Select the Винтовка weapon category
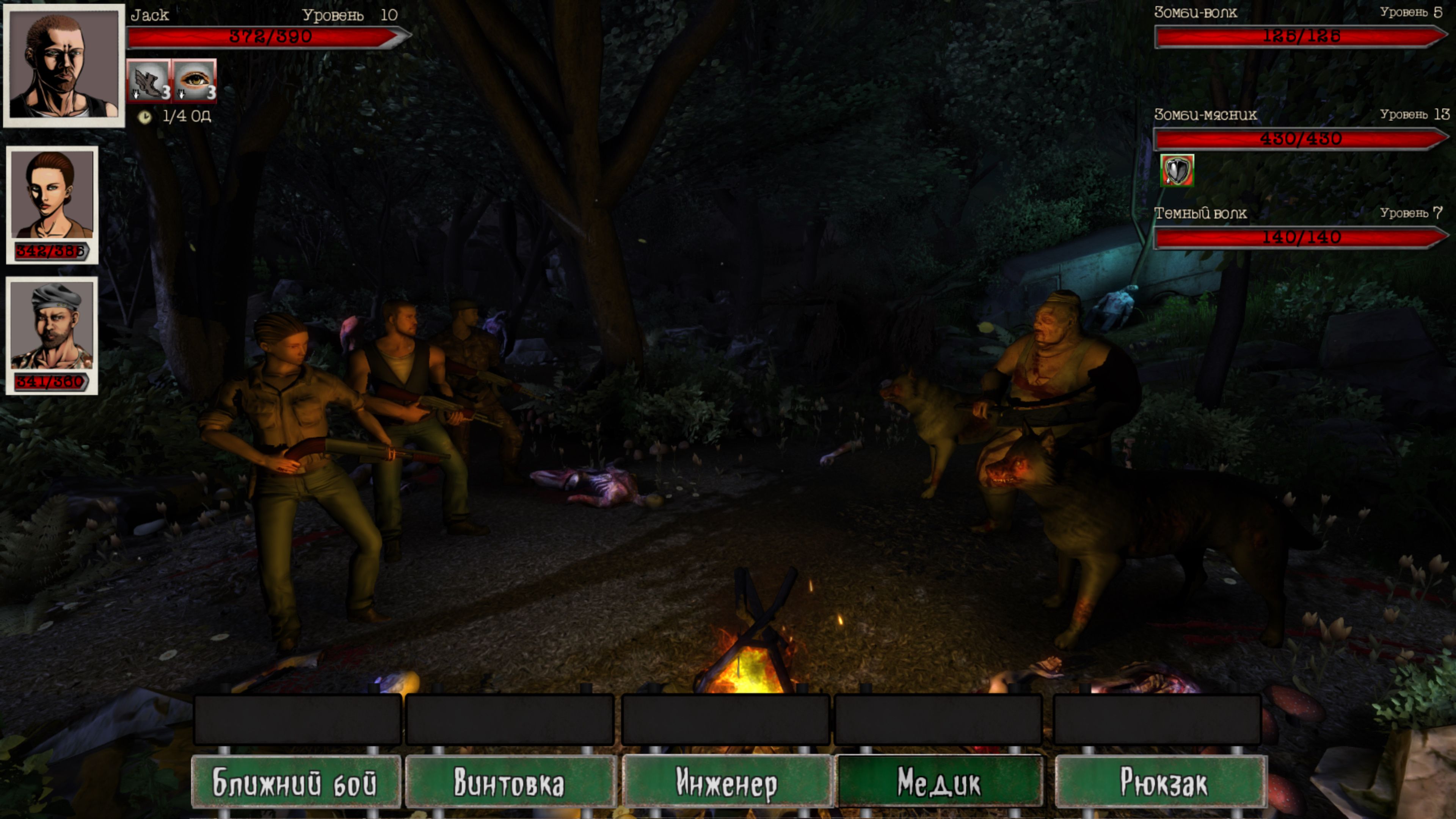 pos(510,782)
